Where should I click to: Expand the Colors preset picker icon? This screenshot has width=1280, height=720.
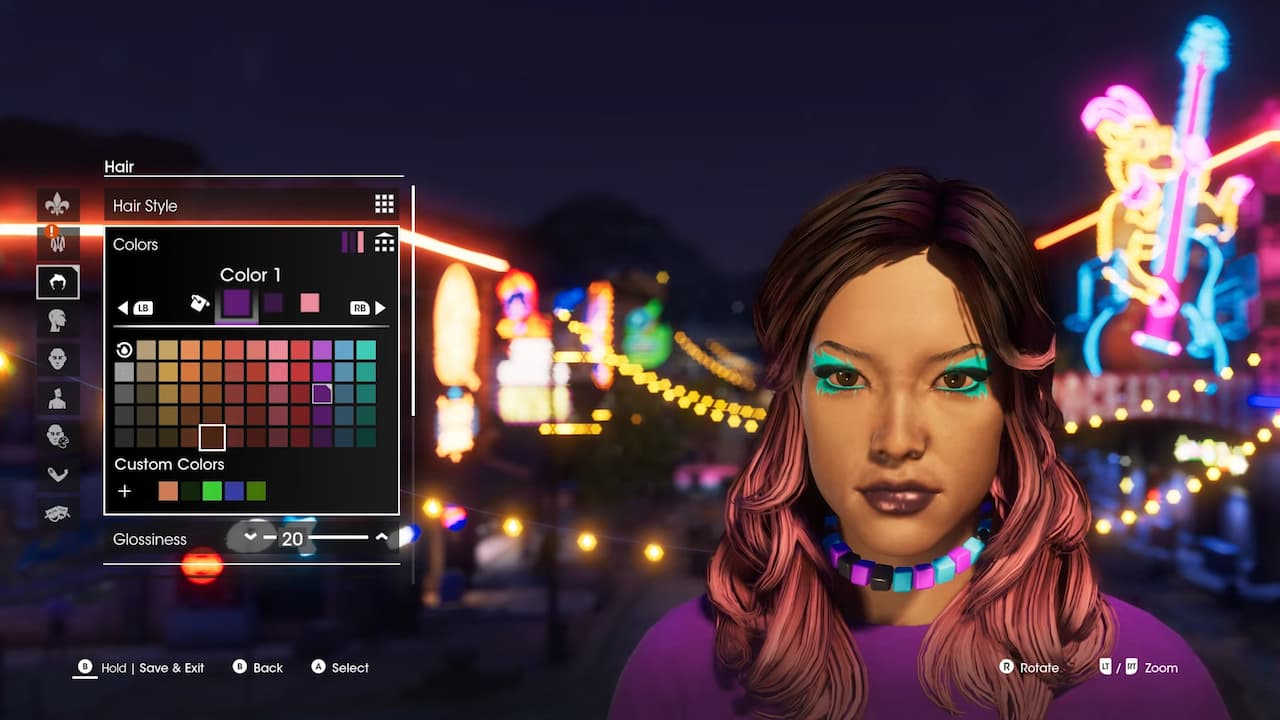point(384,242)
